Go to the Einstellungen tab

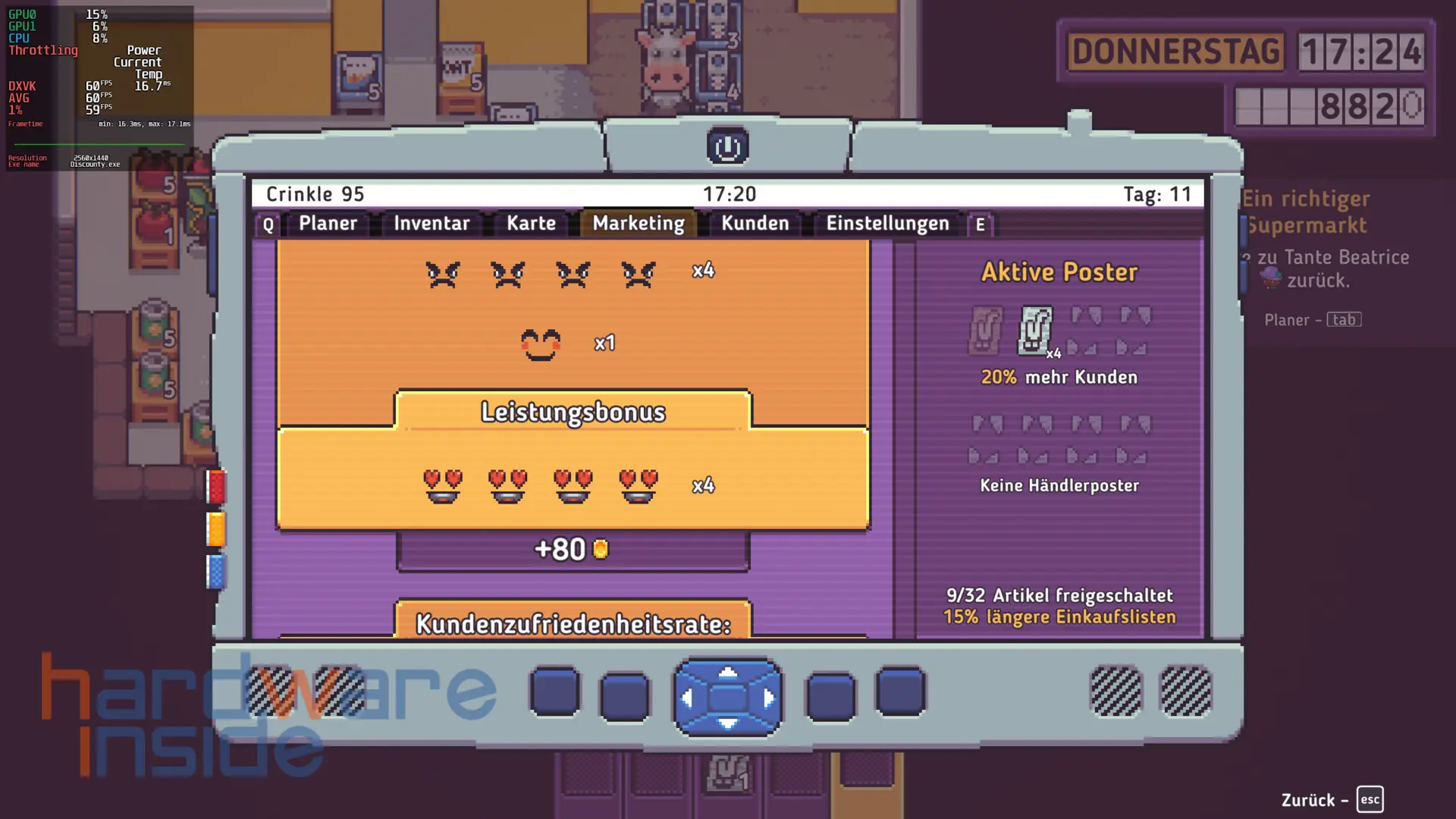point(887,224)
